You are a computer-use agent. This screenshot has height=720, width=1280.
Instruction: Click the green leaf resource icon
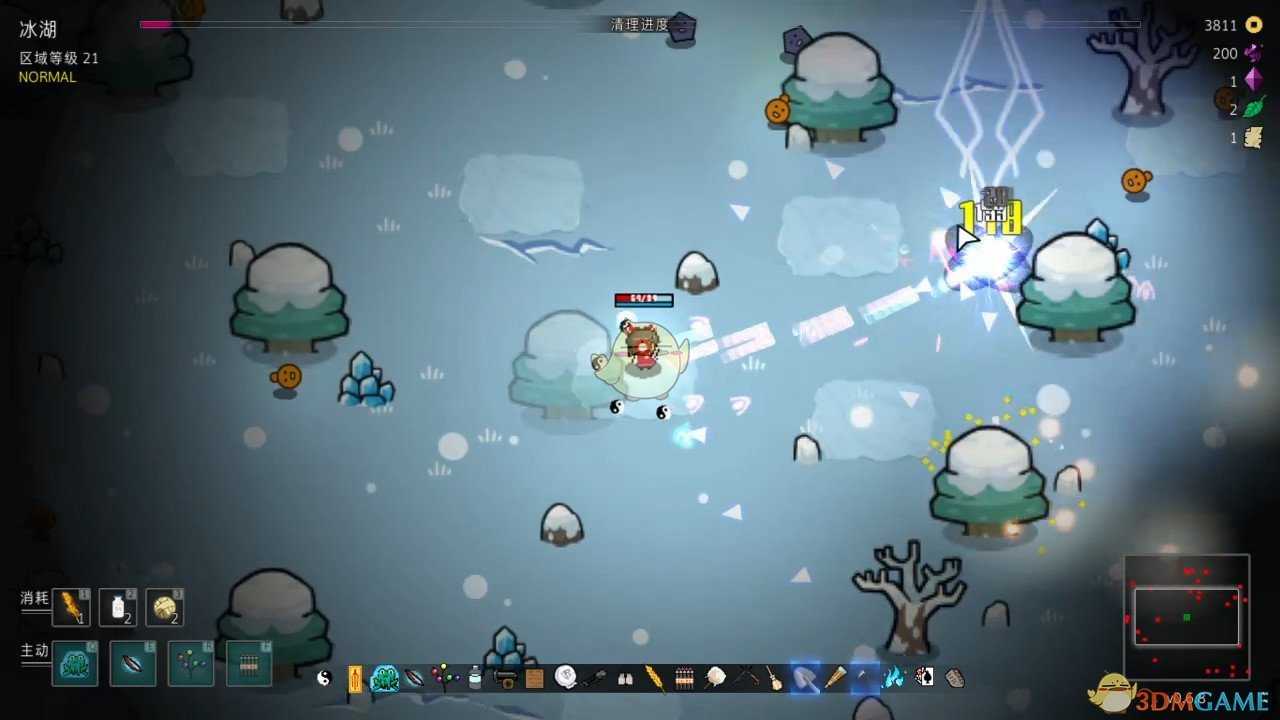click(1254, 109)
